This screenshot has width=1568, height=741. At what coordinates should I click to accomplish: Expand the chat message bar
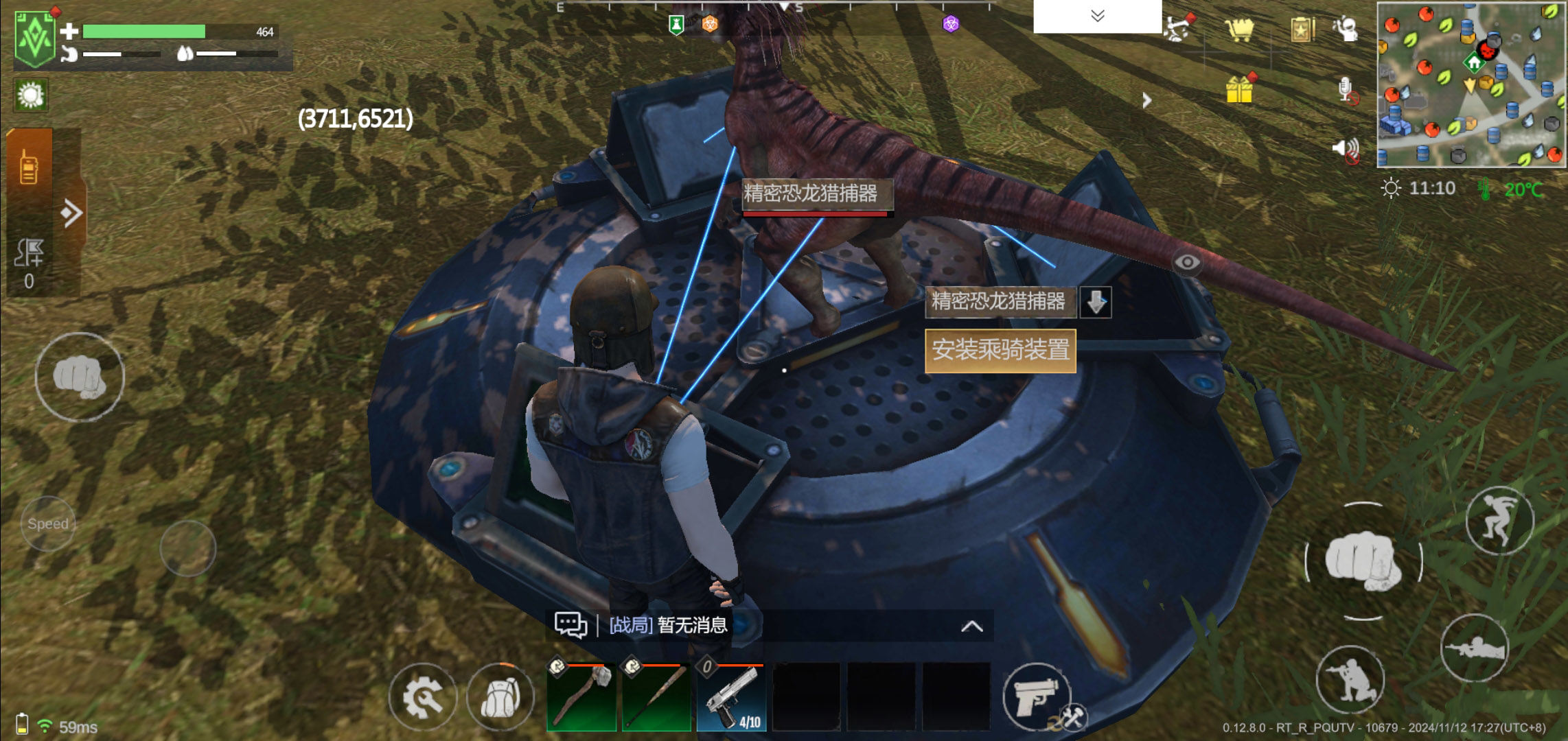[971, 626]
